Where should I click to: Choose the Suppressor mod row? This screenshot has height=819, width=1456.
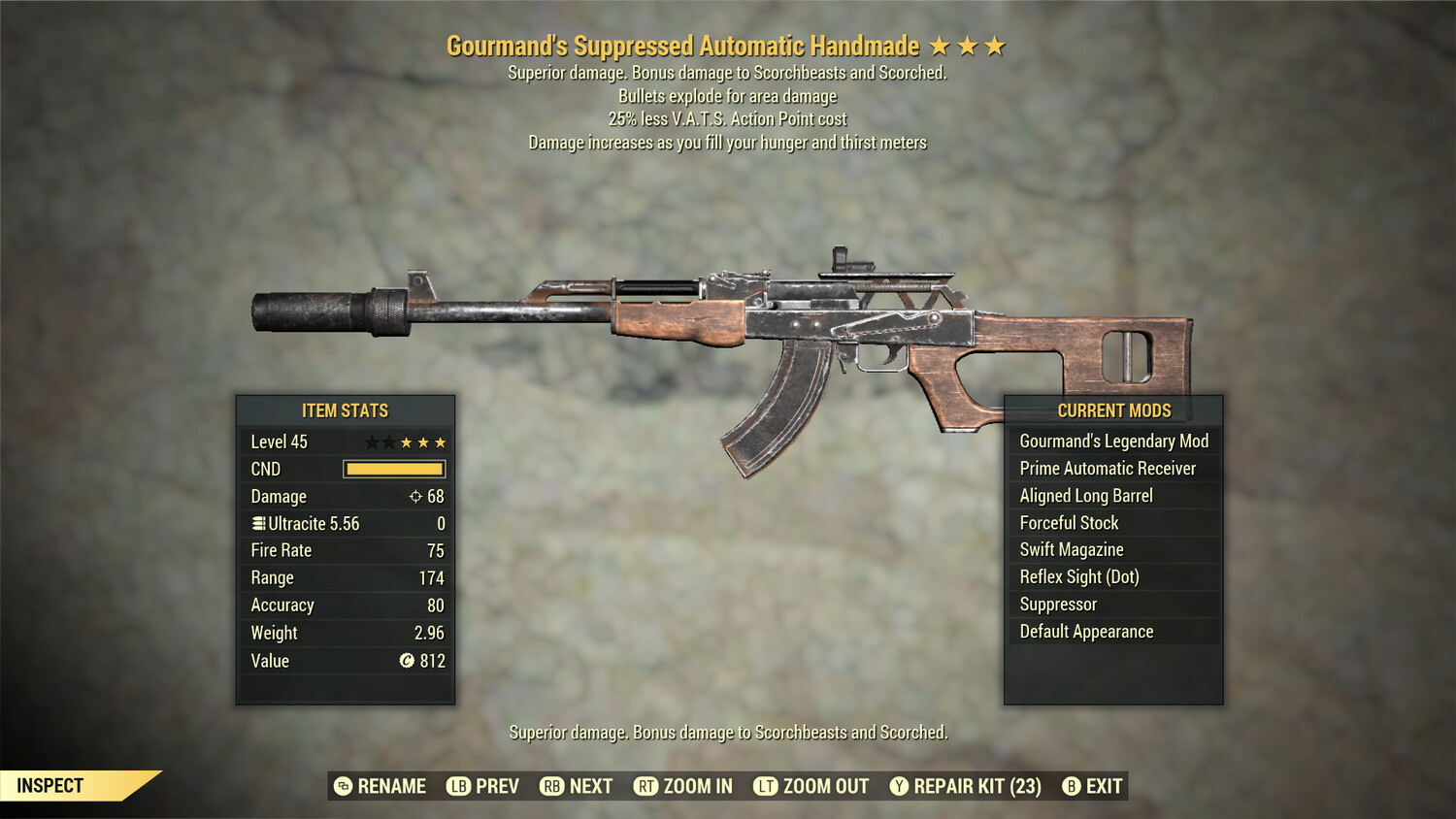pos(1058,605)
